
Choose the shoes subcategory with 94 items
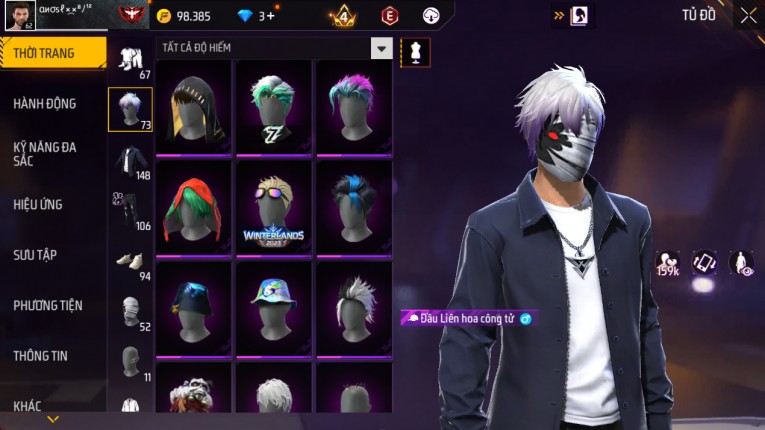(130, 261)
